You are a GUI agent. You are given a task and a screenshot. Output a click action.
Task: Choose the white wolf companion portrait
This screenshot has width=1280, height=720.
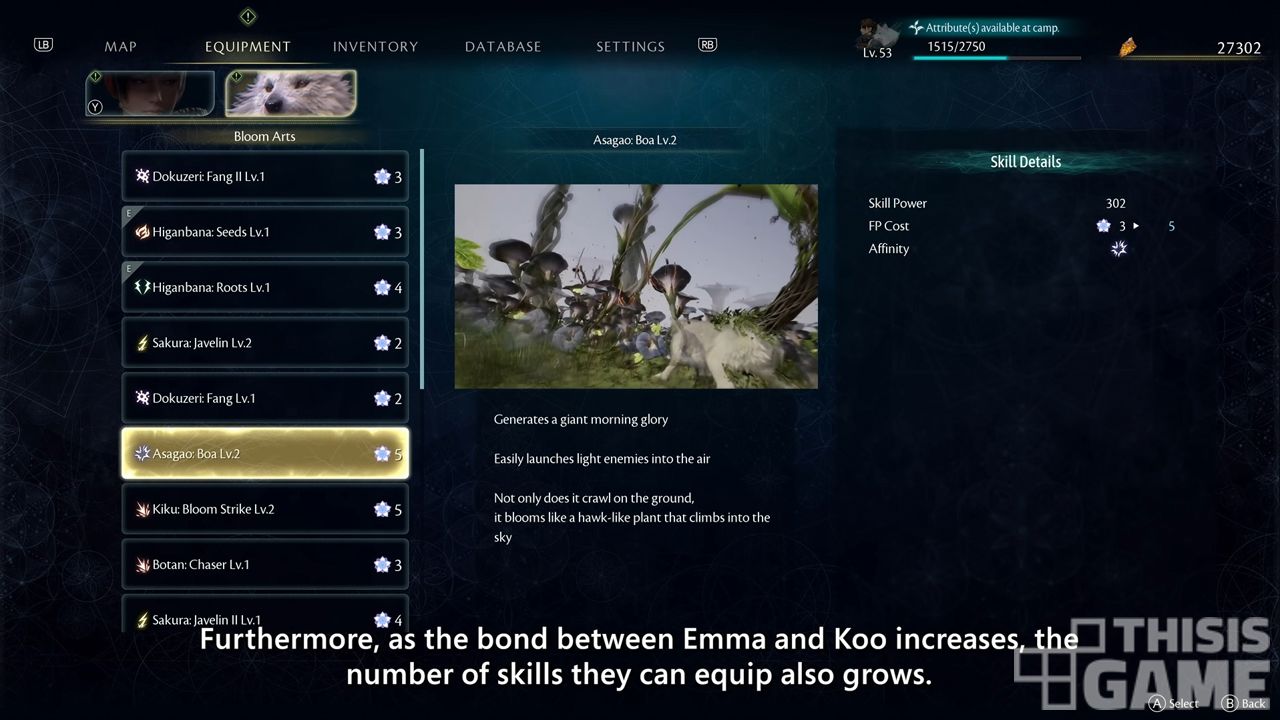[x=290, y=93]
